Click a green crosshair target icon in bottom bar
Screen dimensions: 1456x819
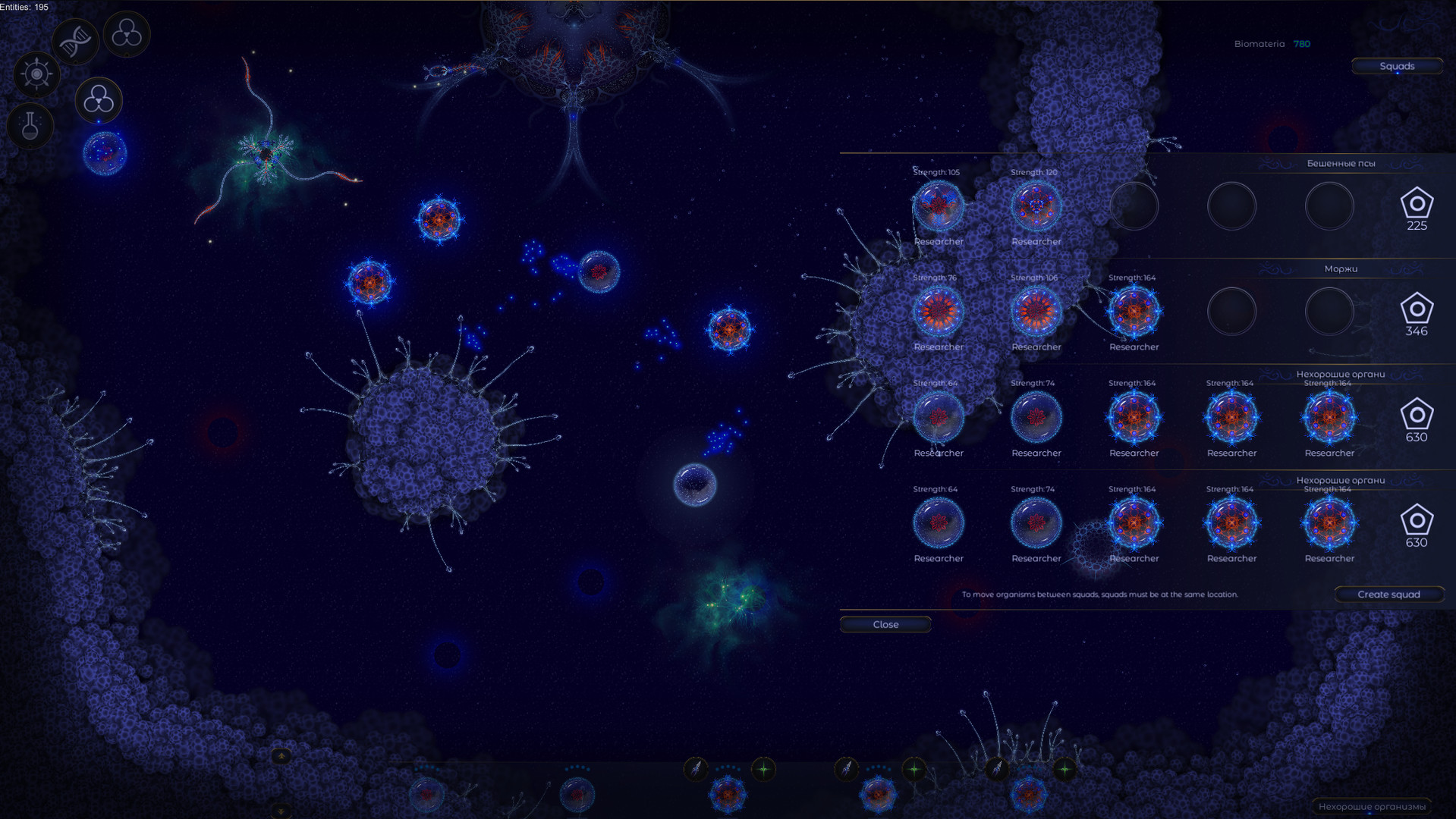764,768
